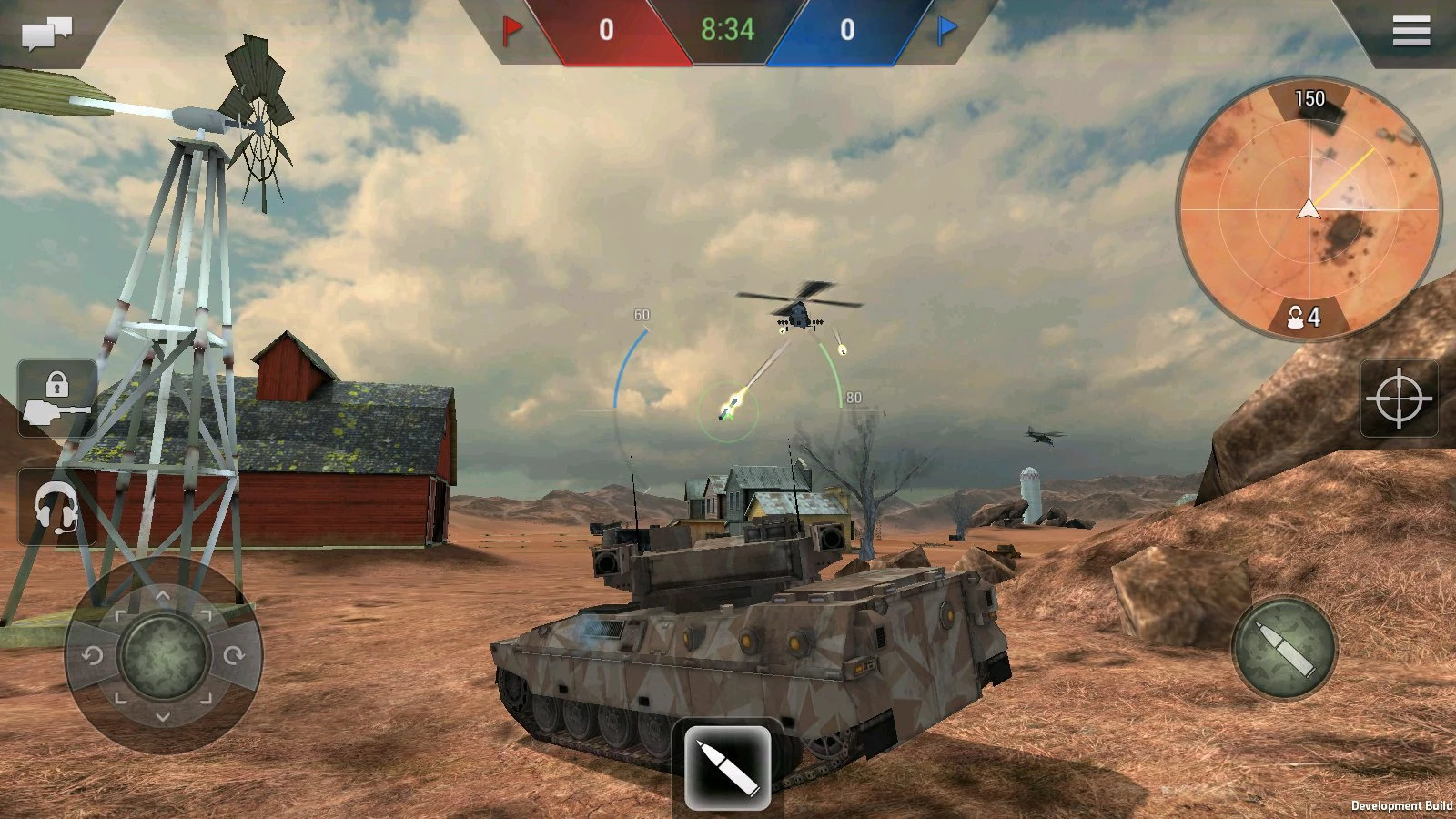1456x819 pixels.
Task: Tap the altitude reading 150 above the minimap
Action: pyautogui.click(x=1309, y=99)
